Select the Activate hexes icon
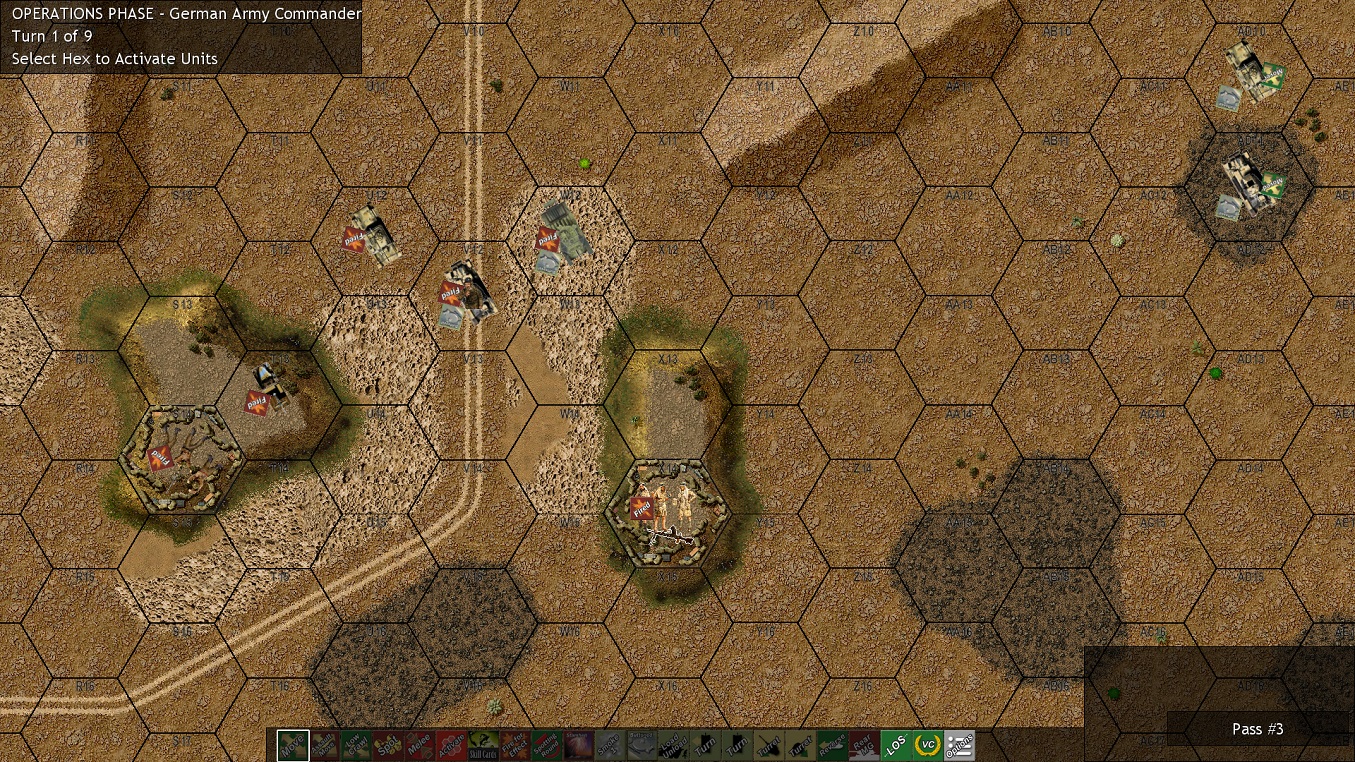 [x=452, y=745]
